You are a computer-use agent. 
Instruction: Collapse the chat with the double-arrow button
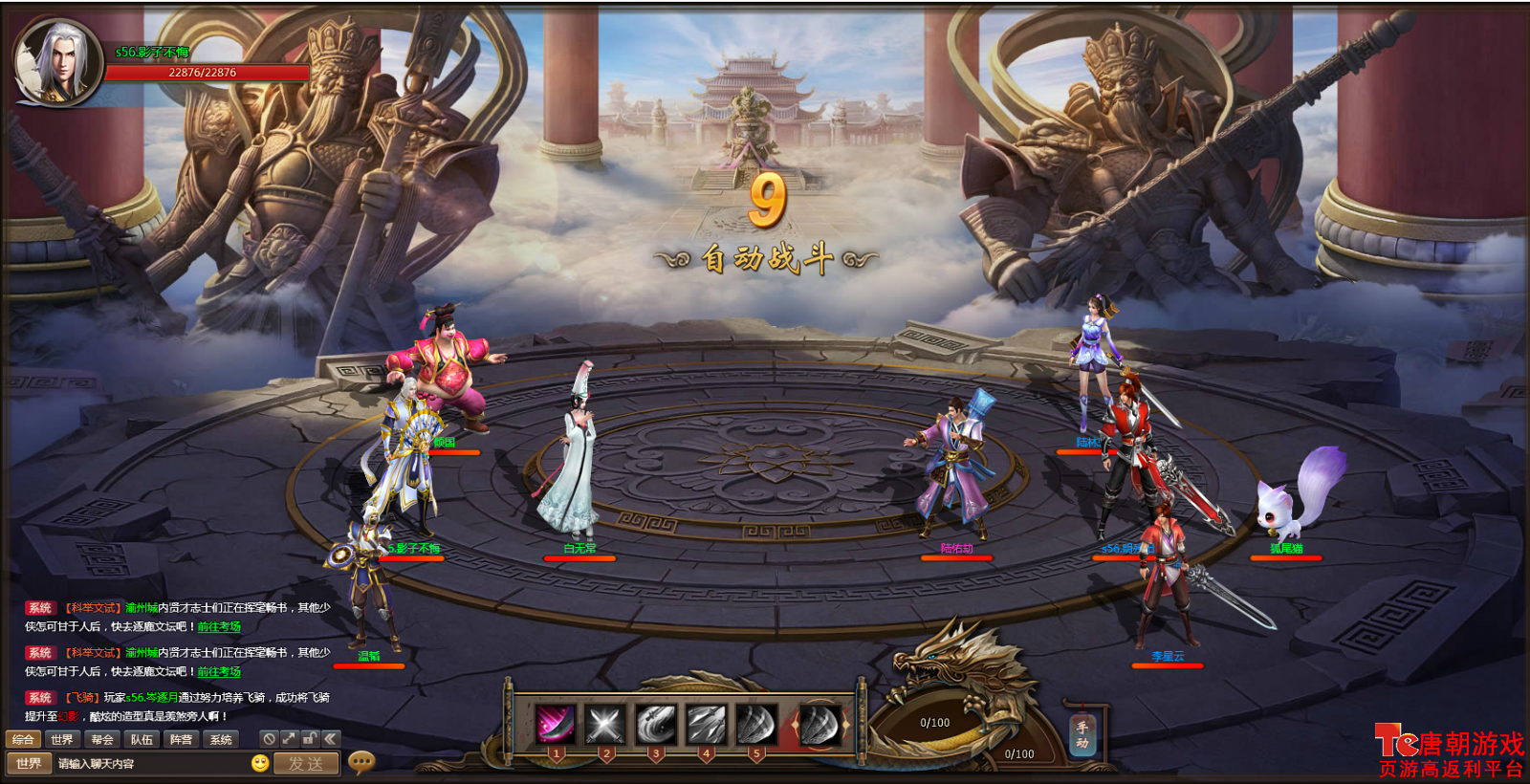pos(330,739)
